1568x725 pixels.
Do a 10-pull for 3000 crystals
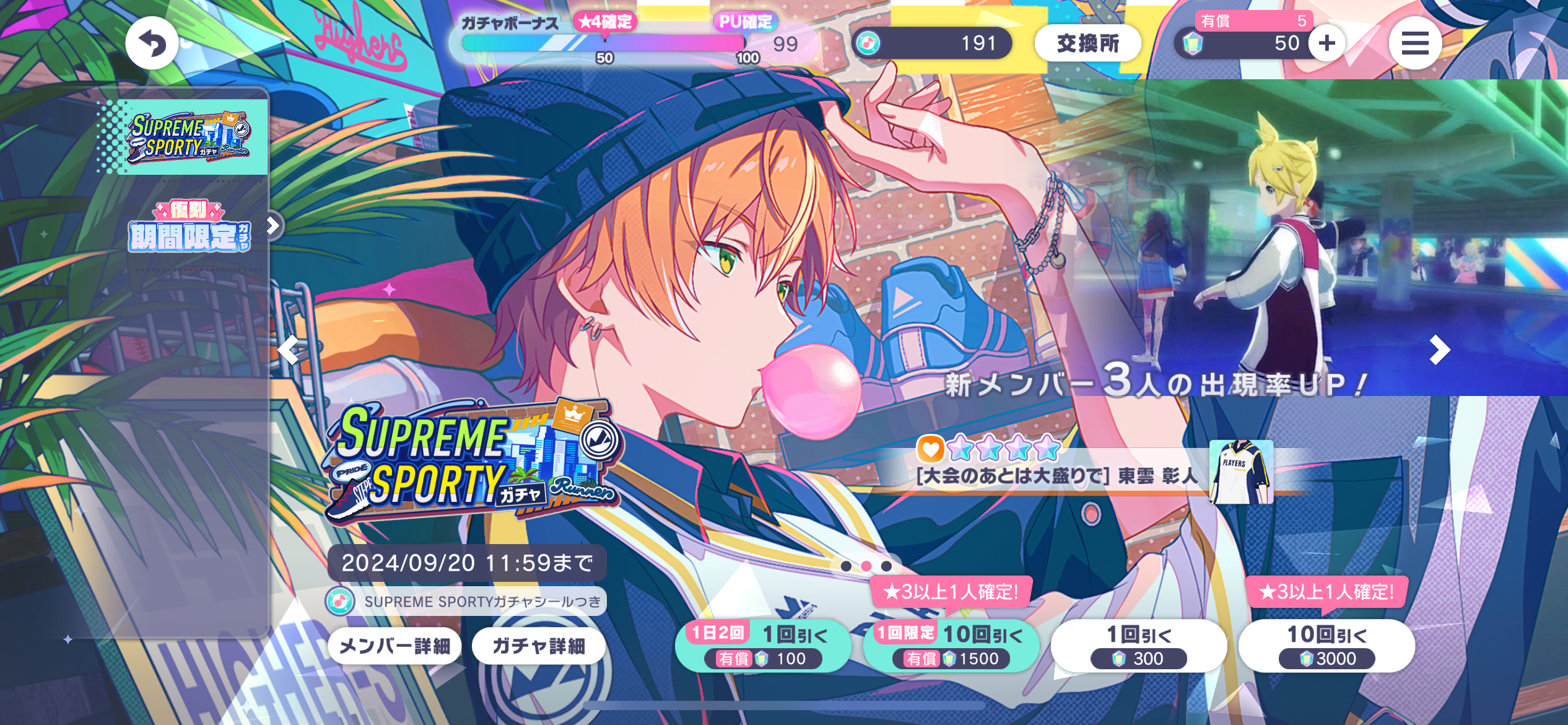[x=1326, y=646]
